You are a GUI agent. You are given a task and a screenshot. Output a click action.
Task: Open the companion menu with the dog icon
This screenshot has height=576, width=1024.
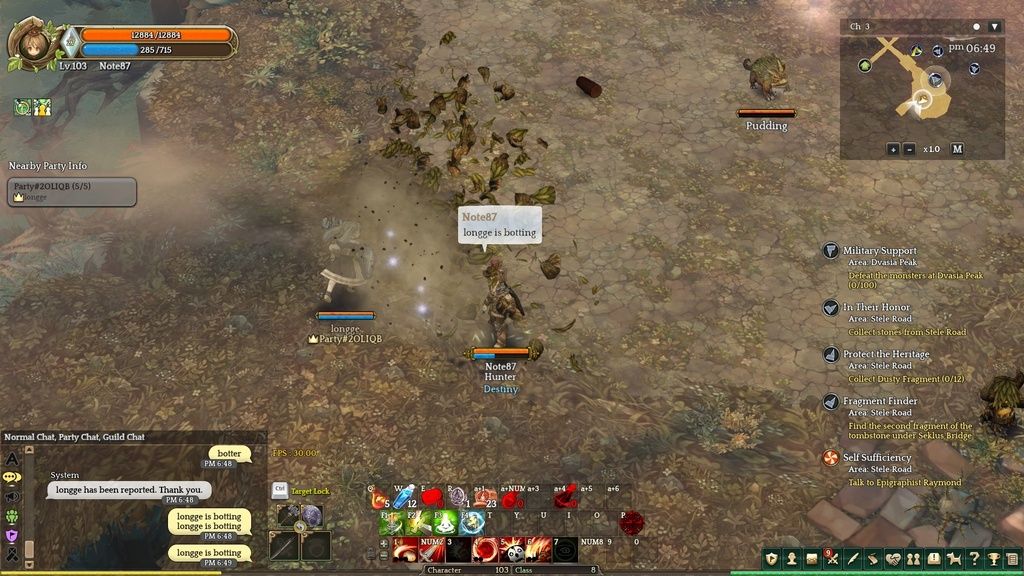click(x=954, y=559)
